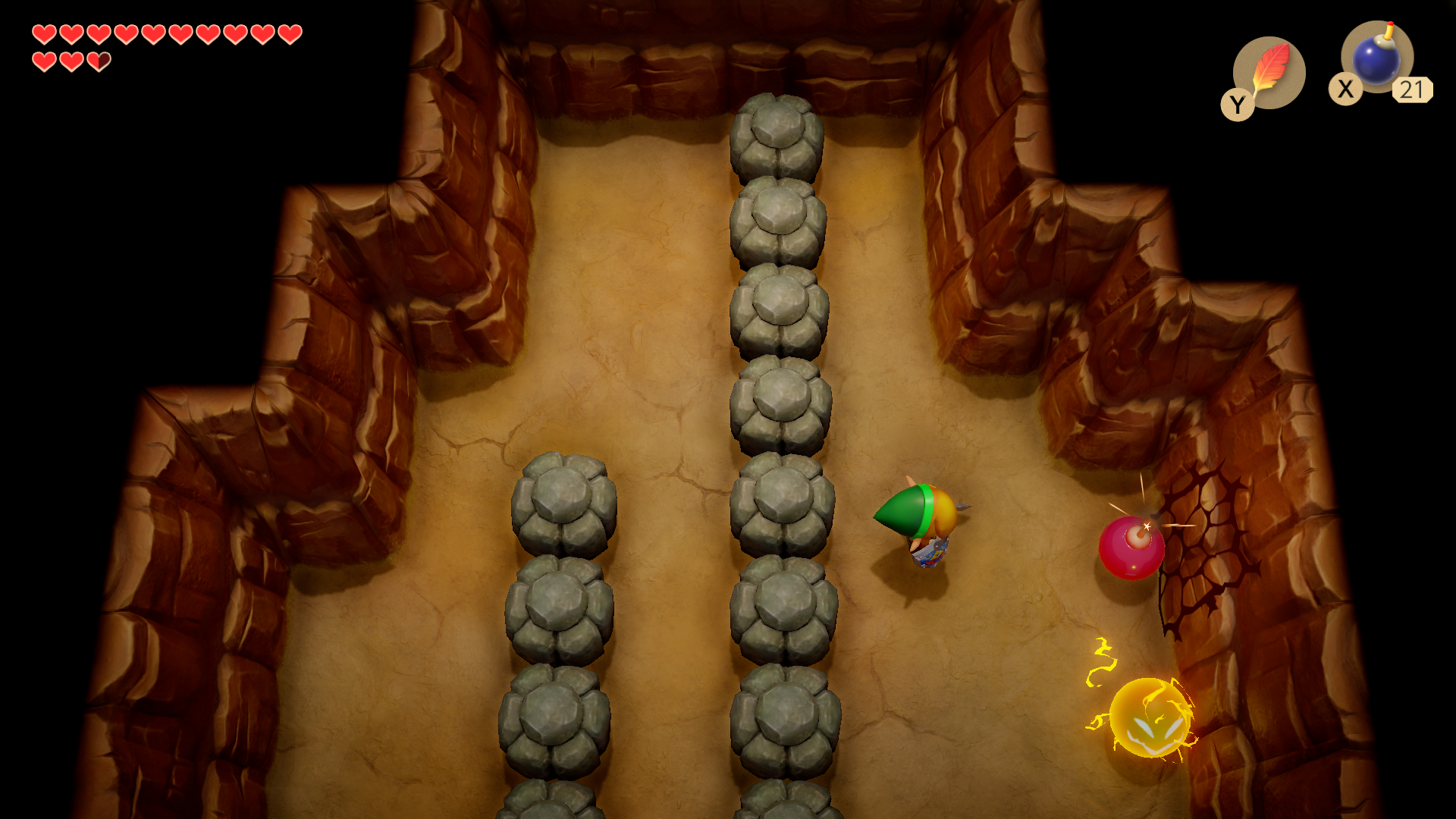Select the bomb item slot
This screenshot has width=1456, height=819.
tap(1376, 58)
